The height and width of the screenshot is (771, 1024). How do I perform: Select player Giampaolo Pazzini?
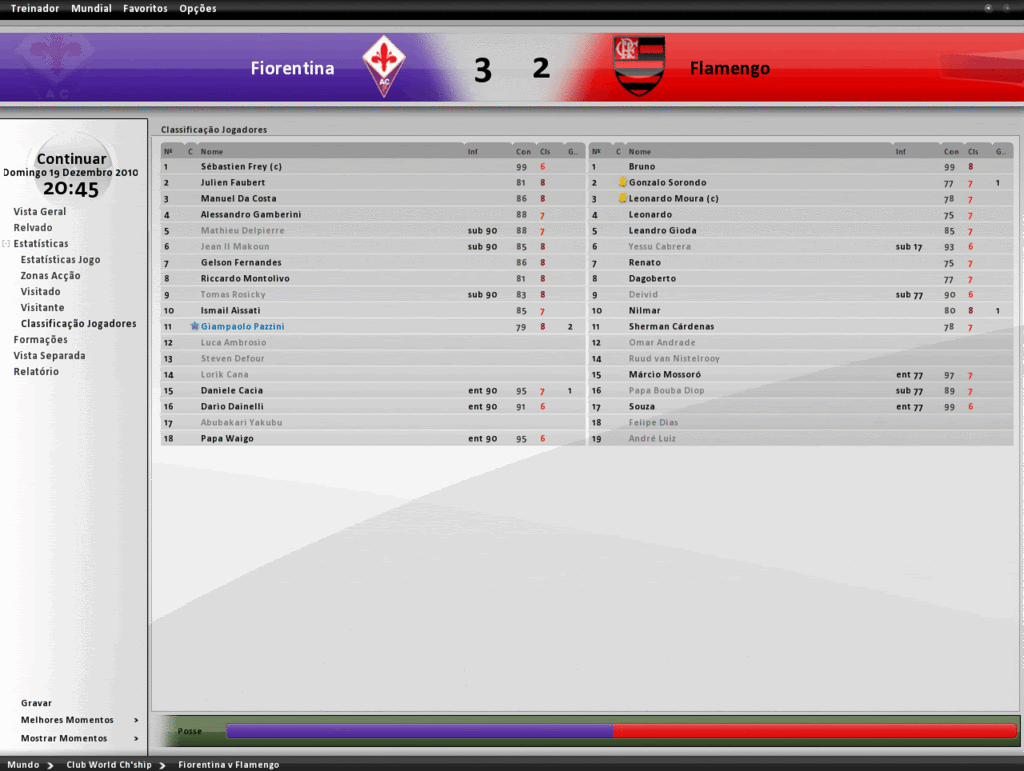point(242,327)
